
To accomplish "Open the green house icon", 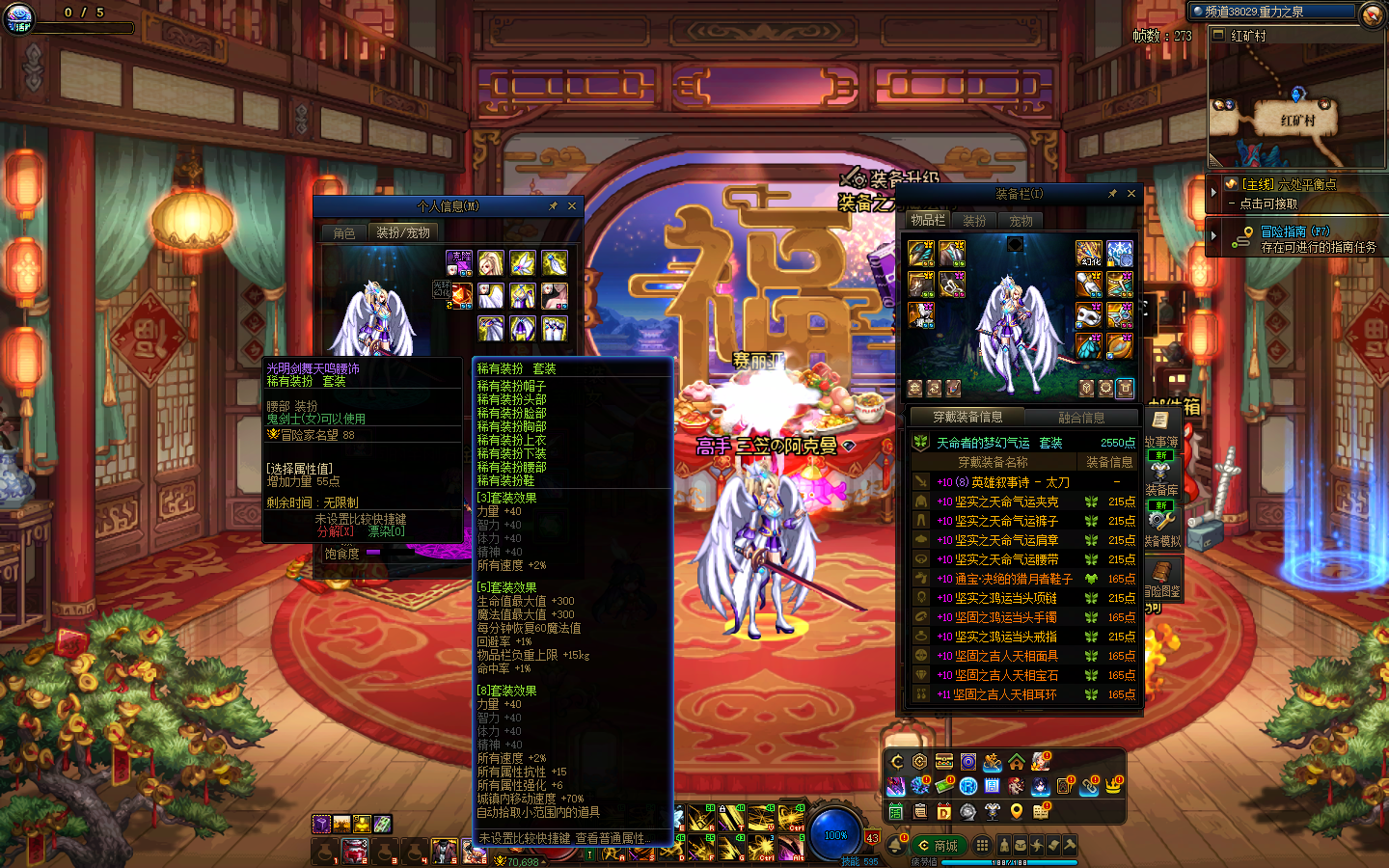I will click(1017, 762).
